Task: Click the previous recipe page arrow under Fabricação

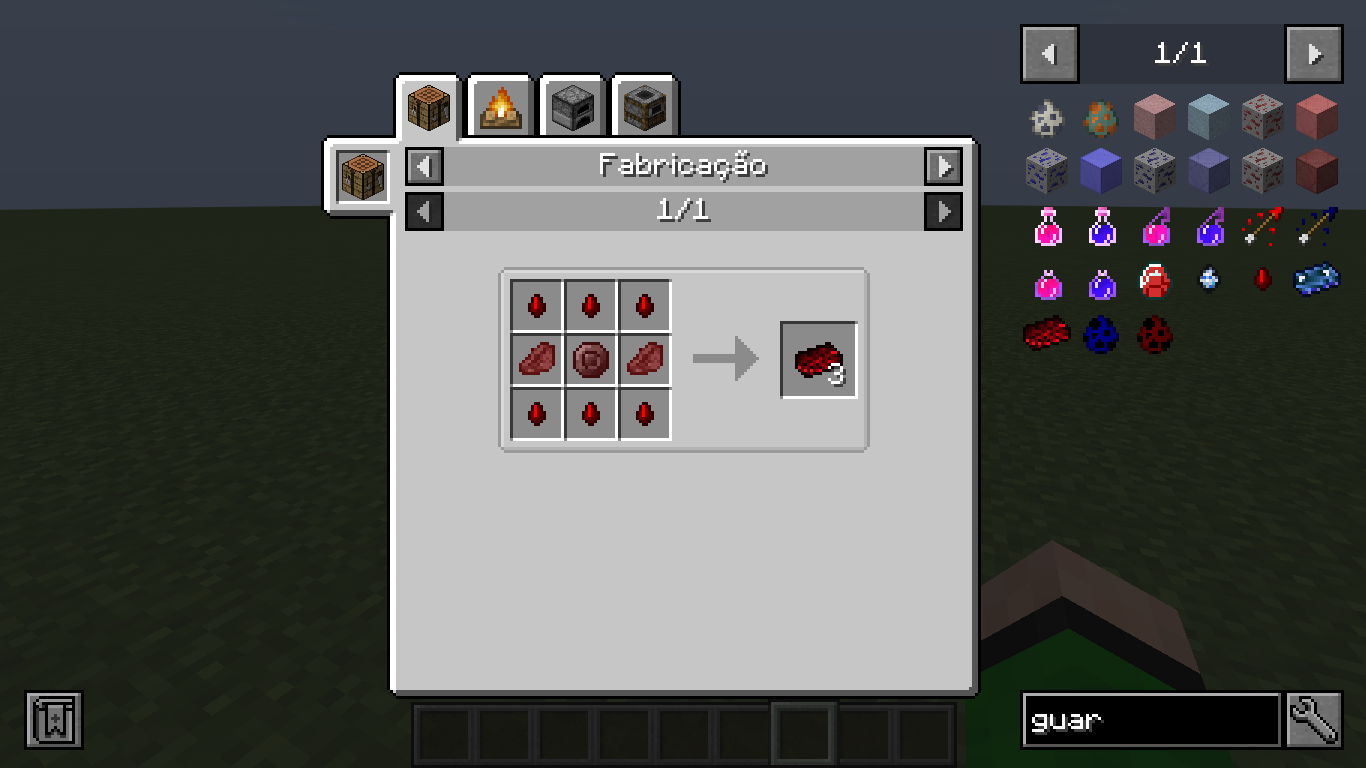Action: [423, 211]
